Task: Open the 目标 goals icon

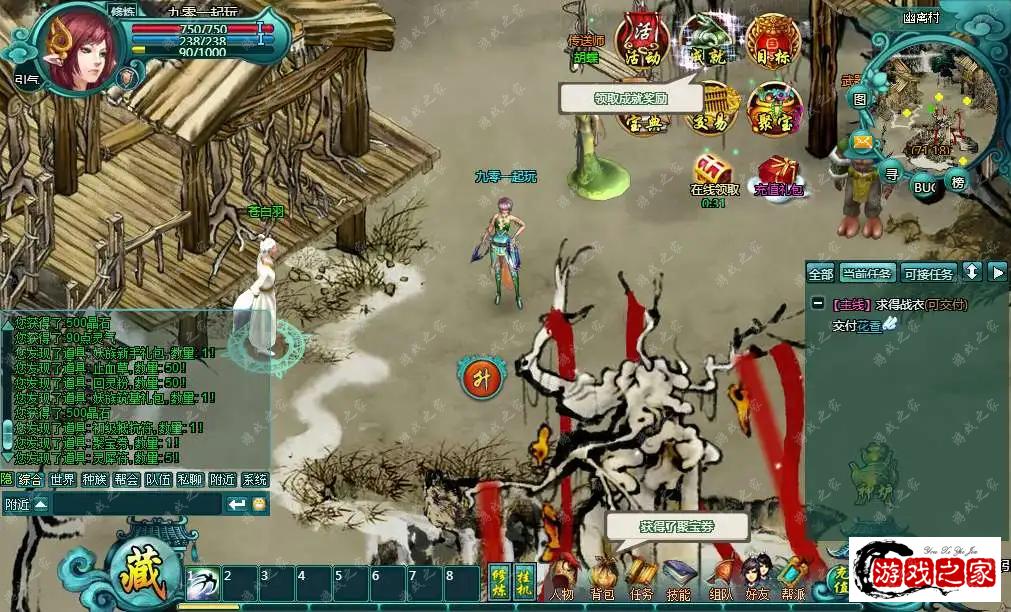Action: click(x=772, y=40)
